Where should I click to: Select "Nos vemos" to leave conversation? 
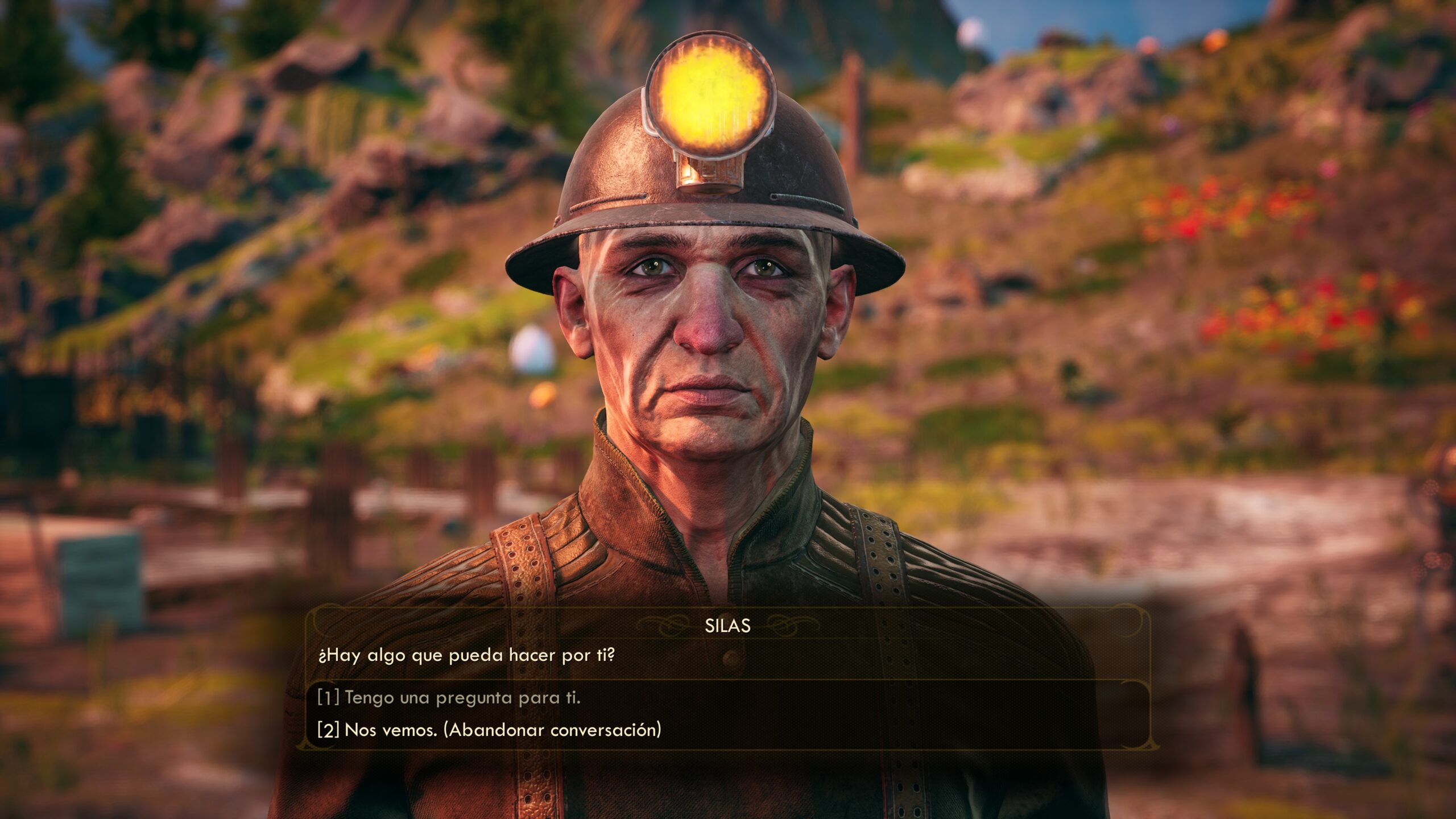490,730
